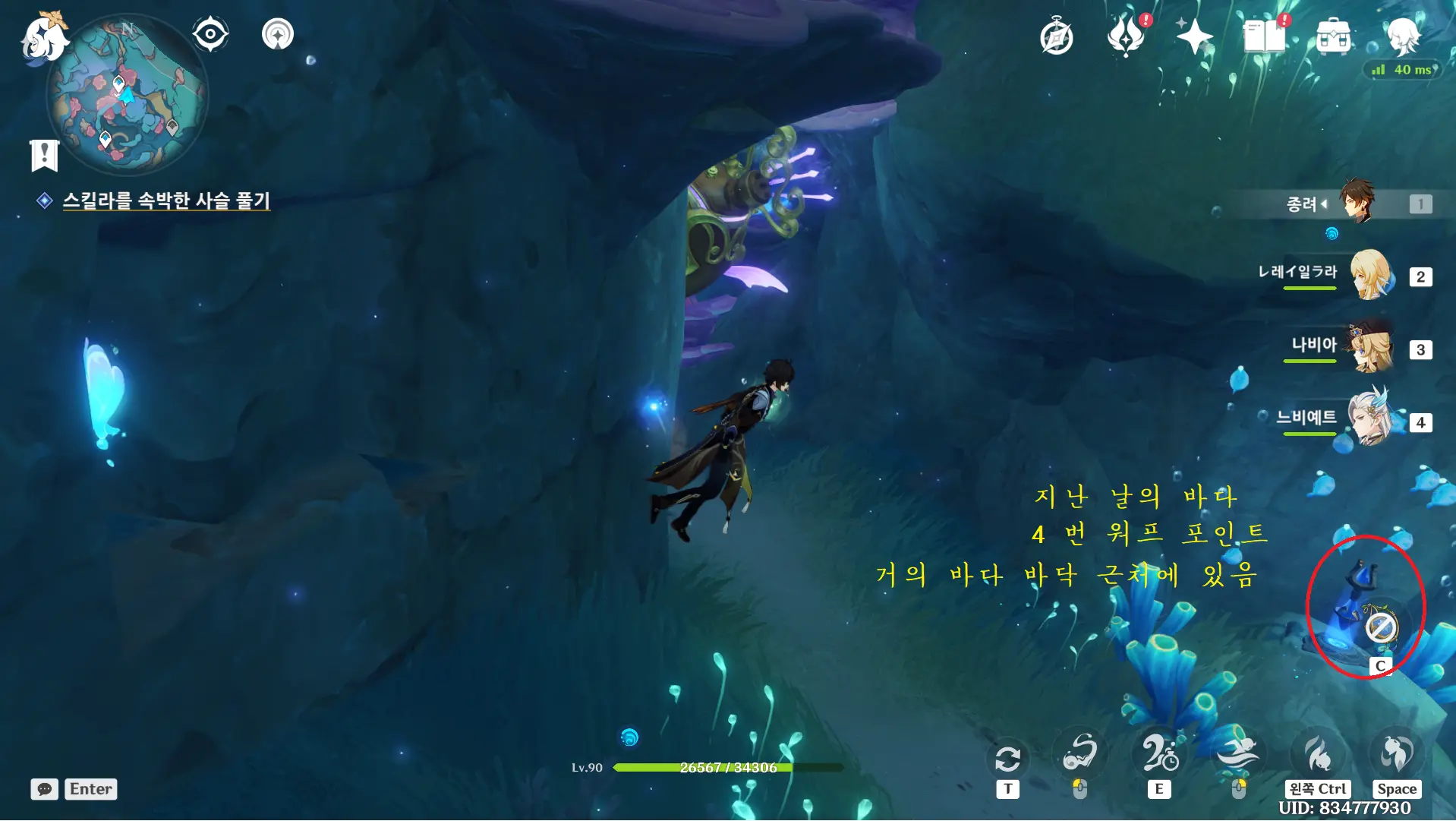Open the Wish four-pointed star icon
Screen dimensions: 1456x821
tap(1194, 36)
